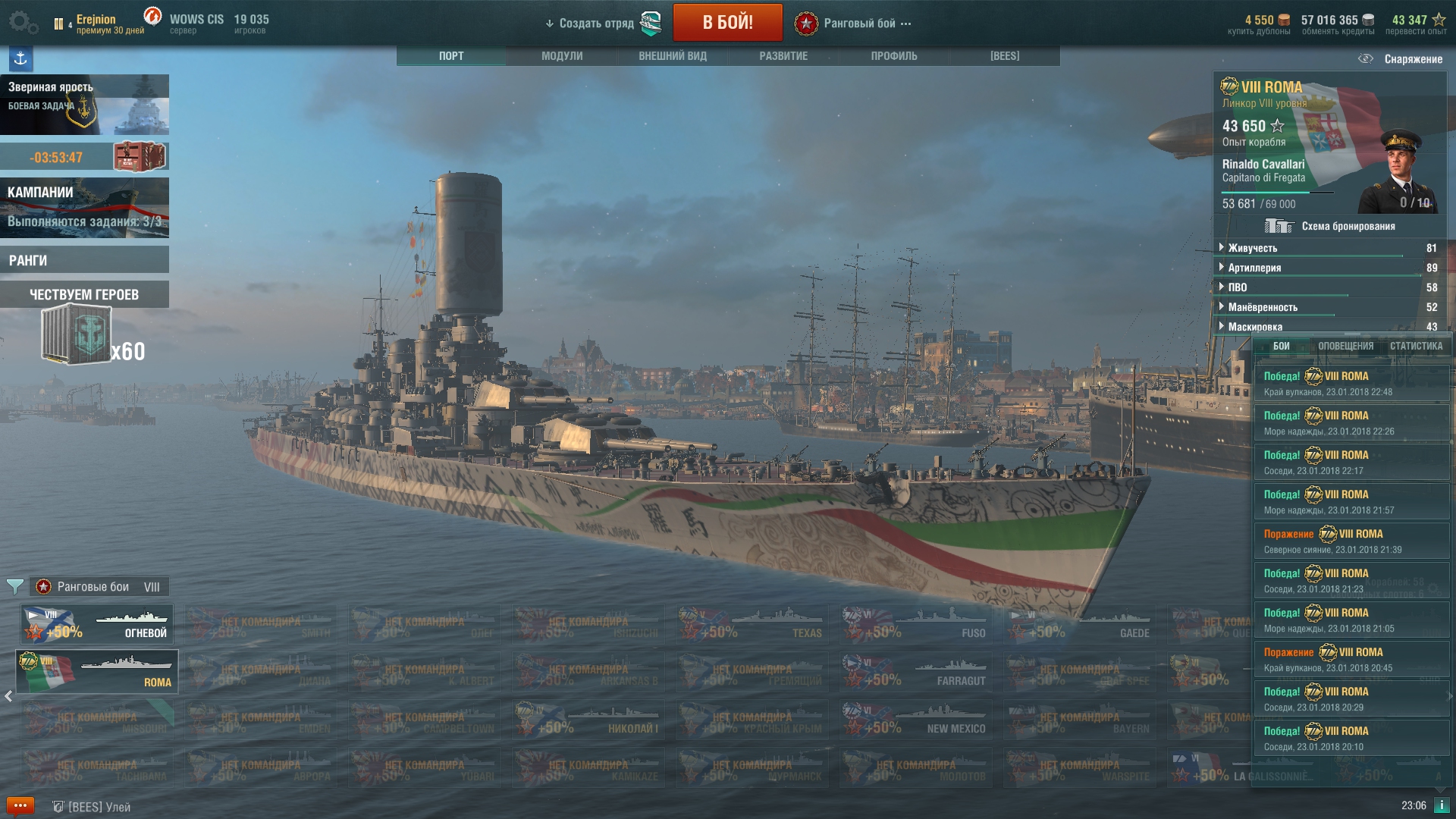The image size is (1456, 819).
Task: Go to the РАЗВИТИЕ tab
Action: coord(783,56)
